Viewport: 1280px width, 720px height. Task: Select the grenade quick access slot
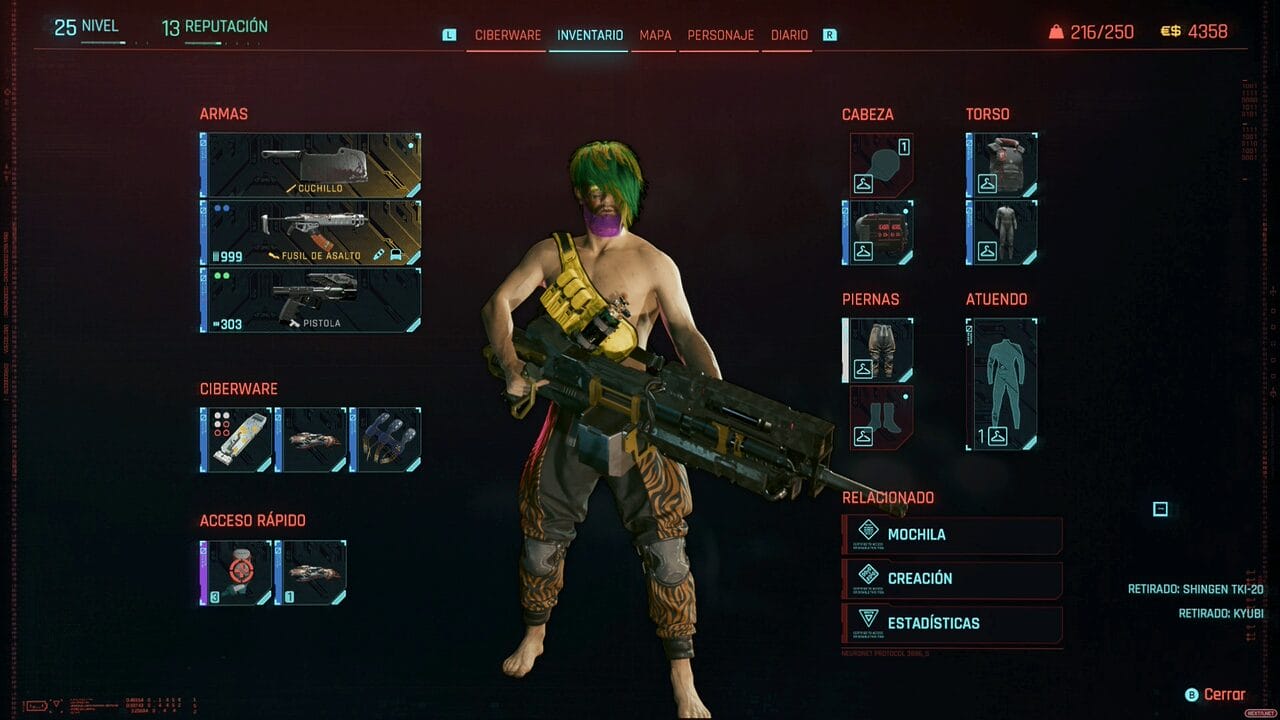click(237, 573)
